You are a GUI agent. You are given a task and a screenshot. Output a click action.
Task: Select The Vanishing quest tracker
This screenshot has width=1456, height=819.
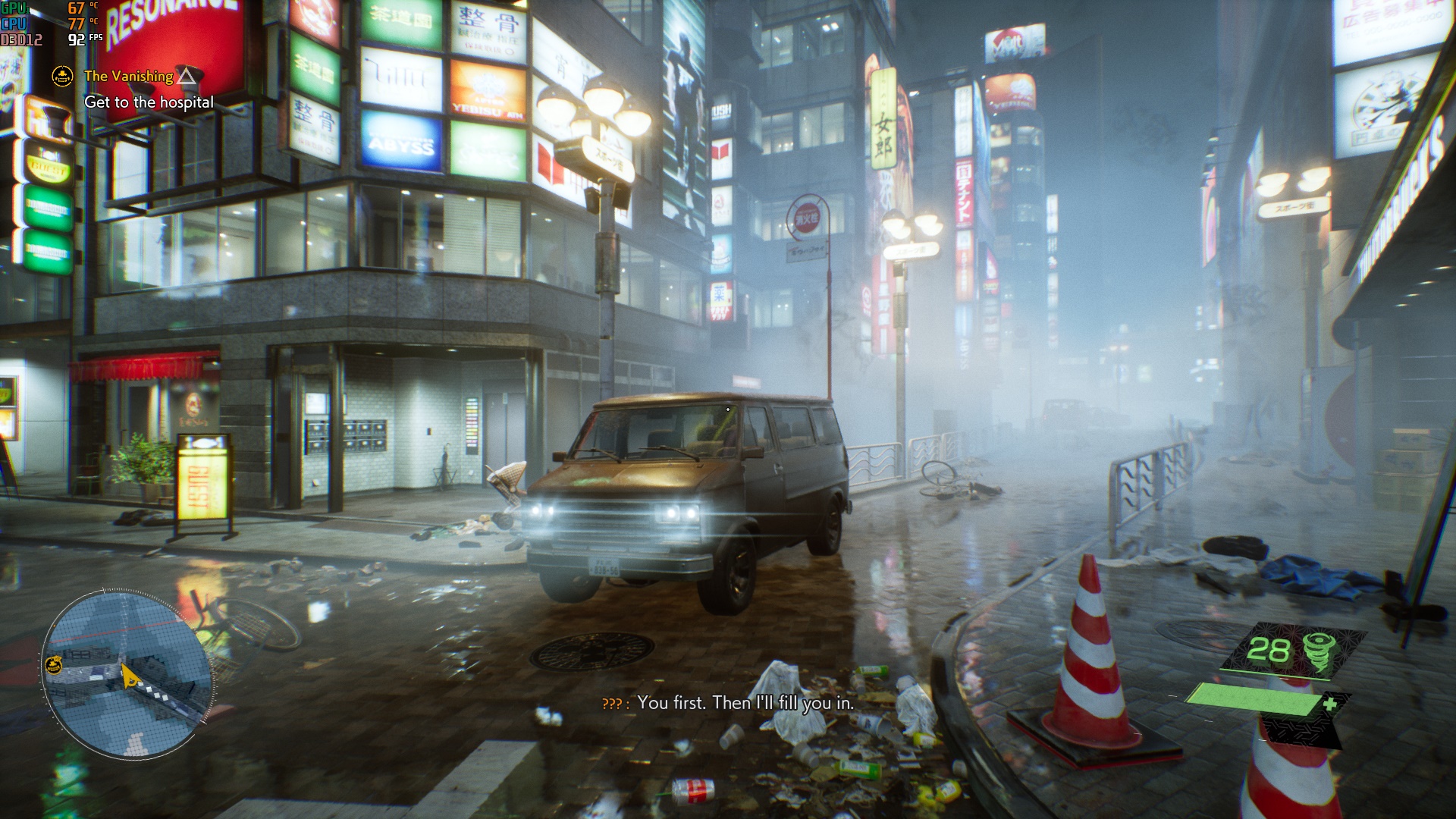[x=129, y=76]
